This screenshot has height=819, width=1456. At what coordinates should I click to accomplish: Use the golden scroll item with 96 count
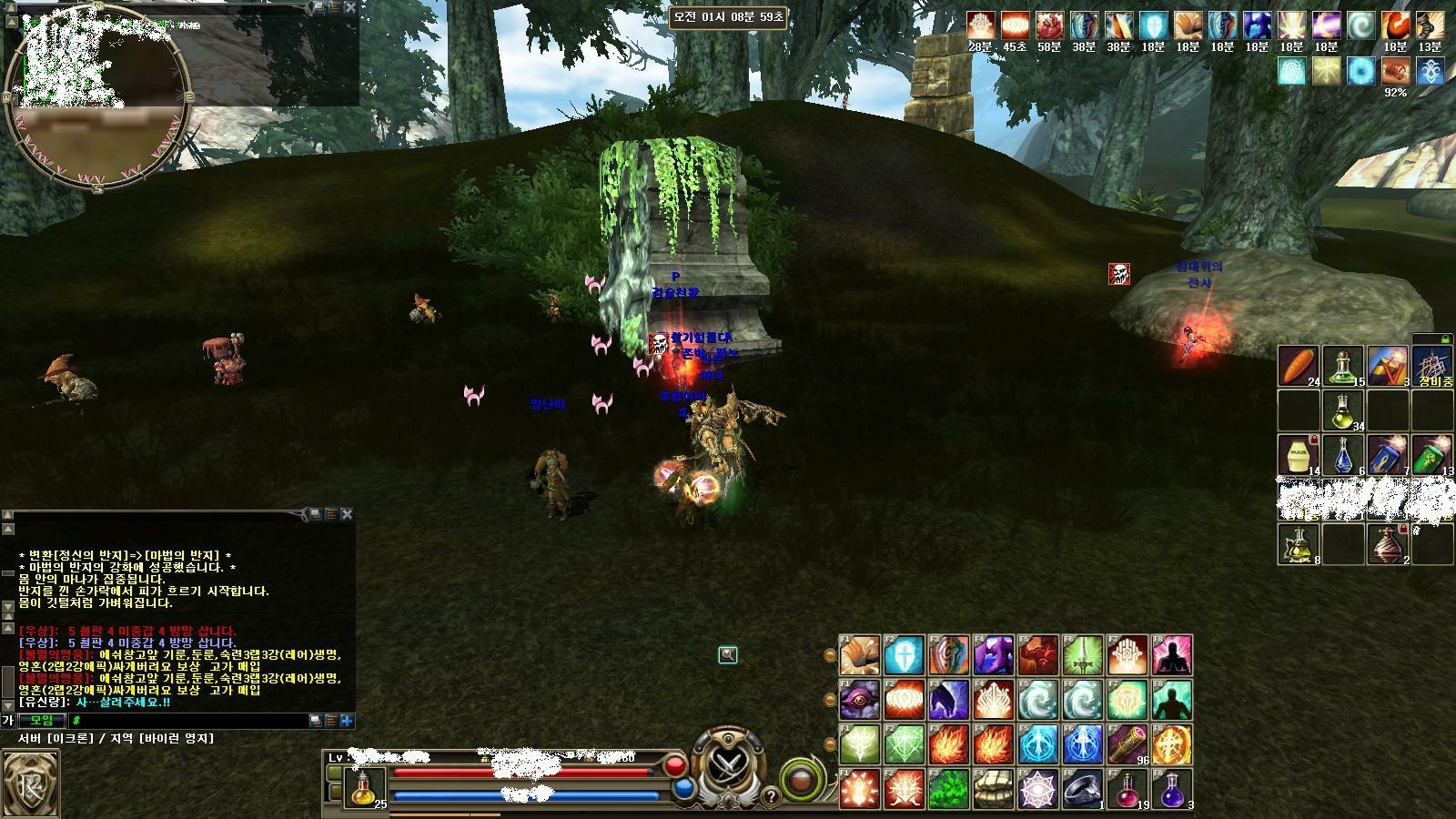[1127, 745]
